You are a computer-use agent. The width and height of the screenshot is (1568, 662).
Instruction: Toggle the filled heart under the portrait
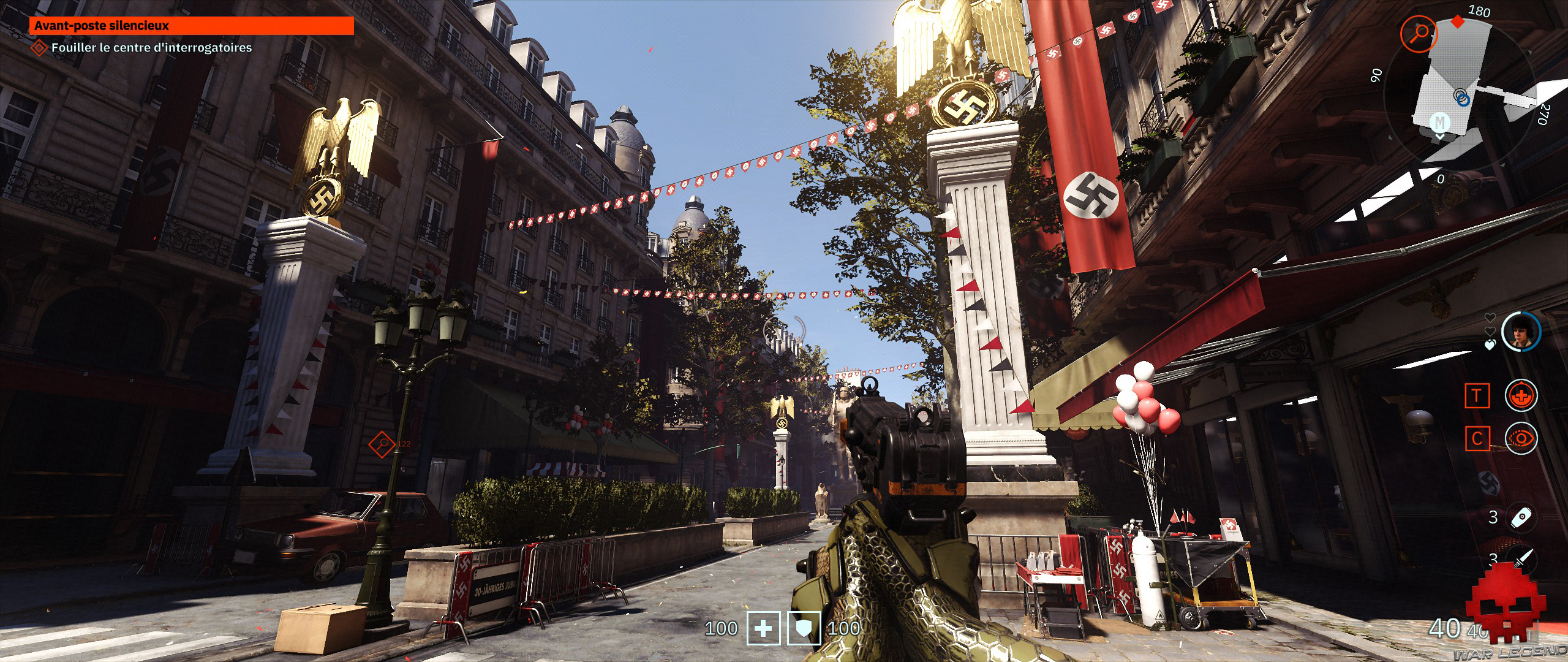pos(1489,344)
